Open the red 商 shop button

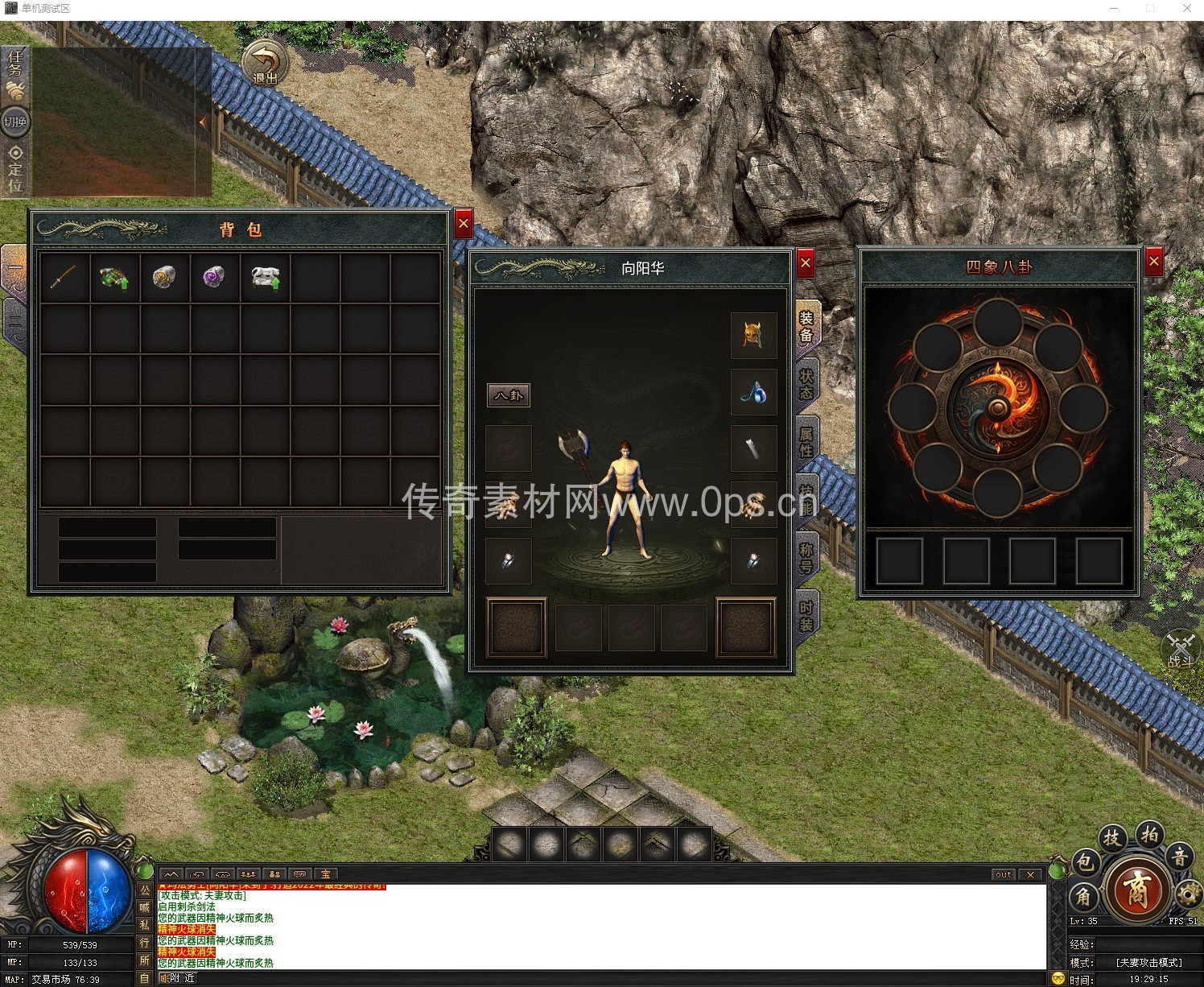(1136, 889)
